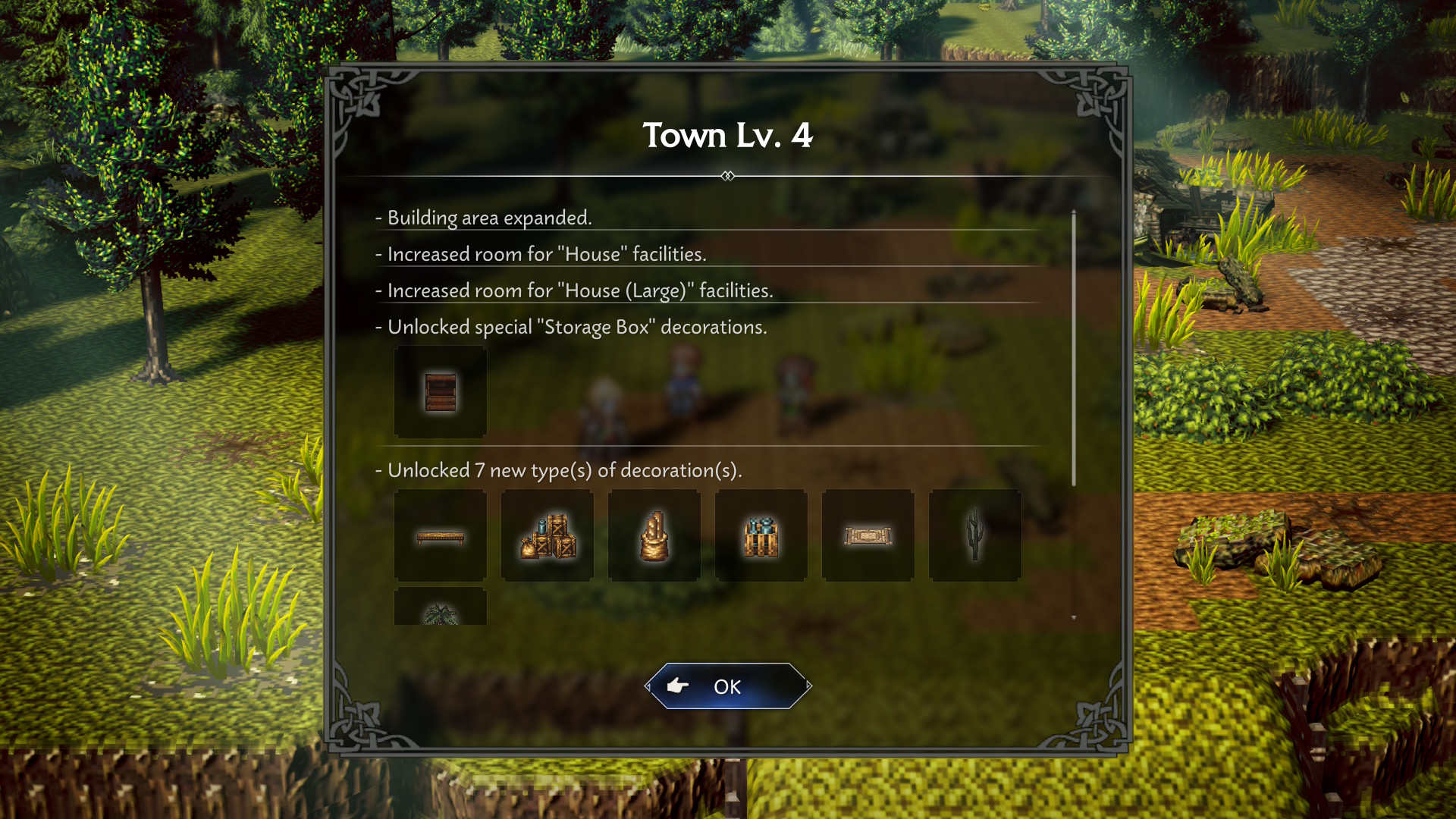Choose the wooden bench decoration icon
1456x819 pixels.
click(x=441, y=535)
